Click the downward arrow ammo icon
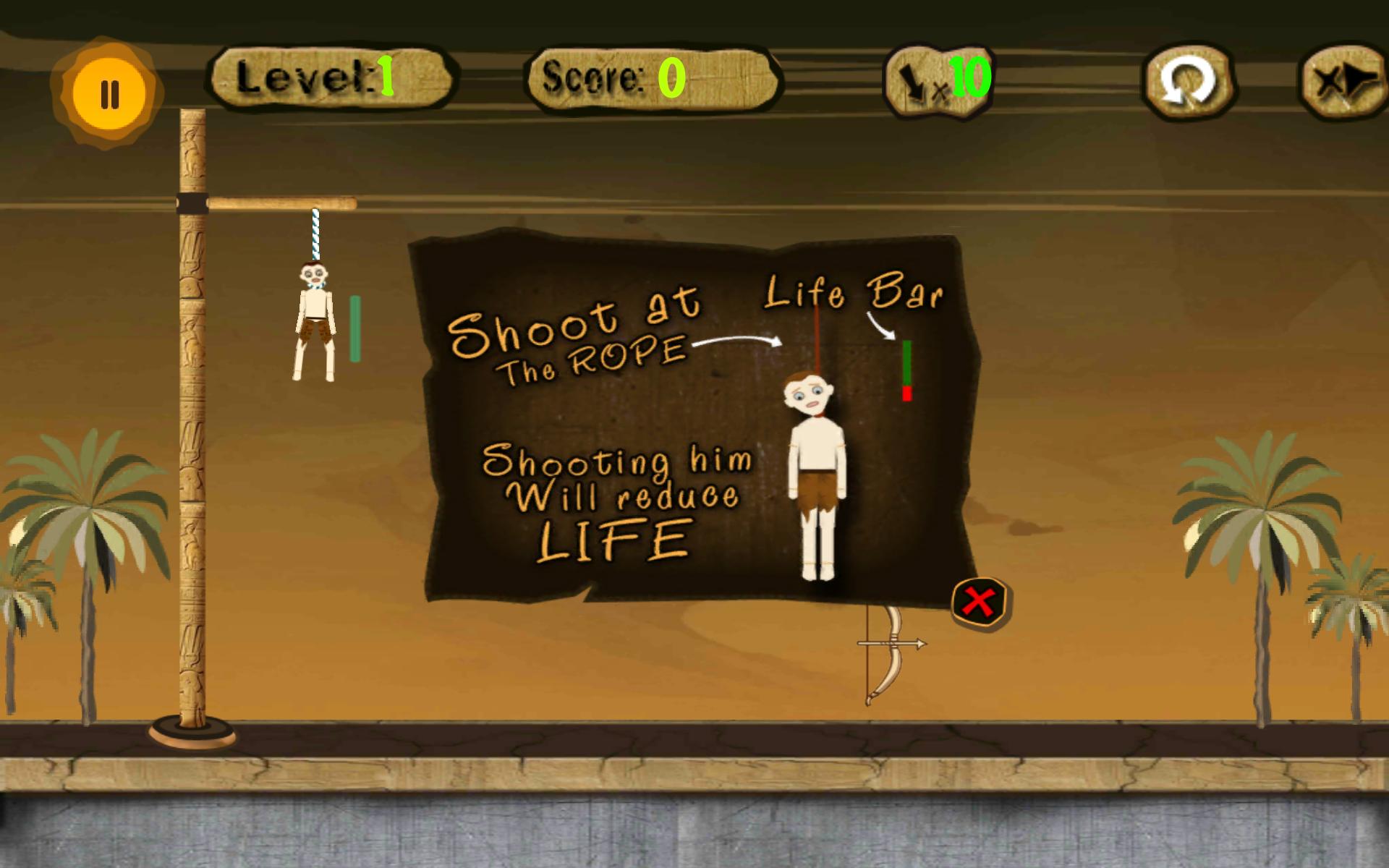The image size is (1389, 868). [x=912, y=80]
